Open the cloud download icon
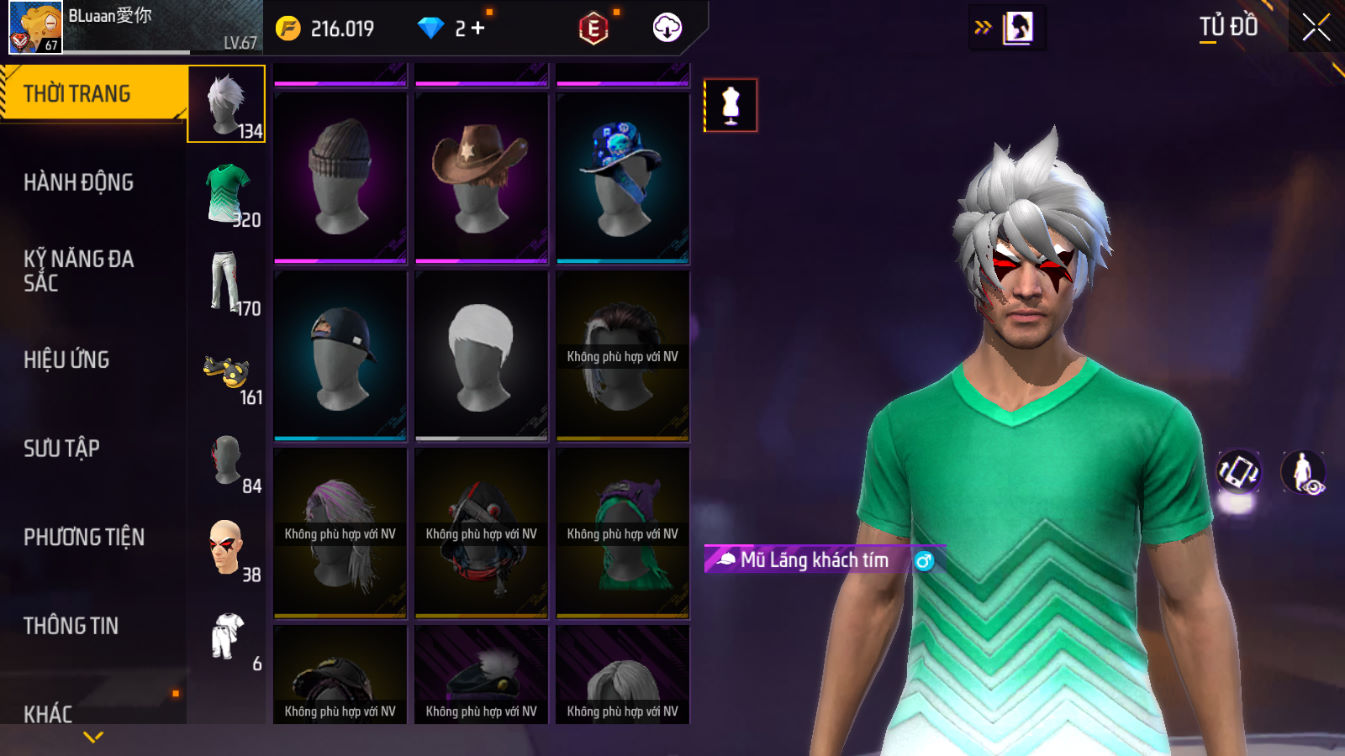Viewport: 1345px width, 756px height. pos(667,28)
